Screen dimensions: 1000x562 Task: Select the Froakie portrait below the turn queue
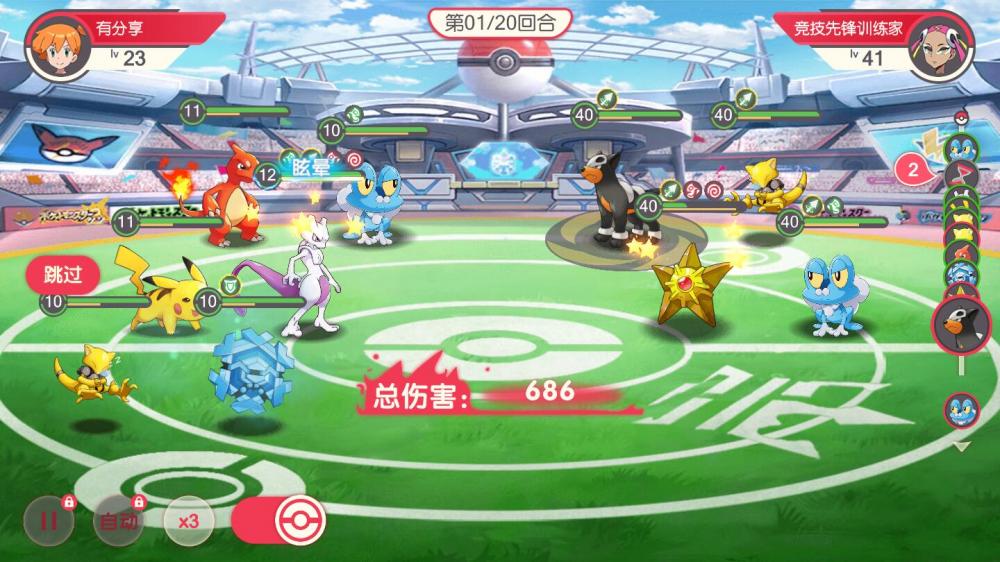961,410
